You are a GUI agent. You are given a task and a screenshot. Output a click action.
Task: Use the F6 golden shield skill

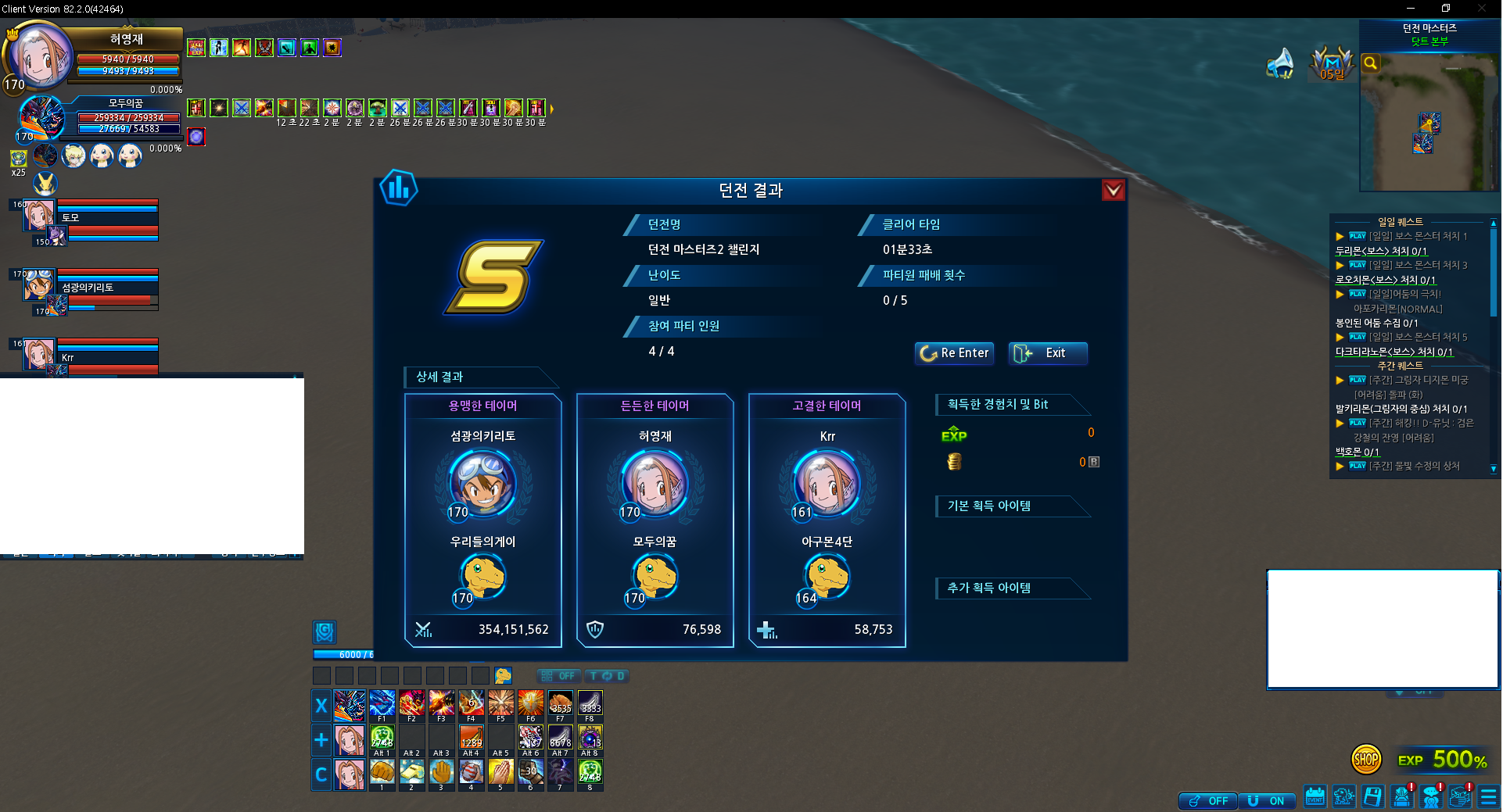[530, 703]
